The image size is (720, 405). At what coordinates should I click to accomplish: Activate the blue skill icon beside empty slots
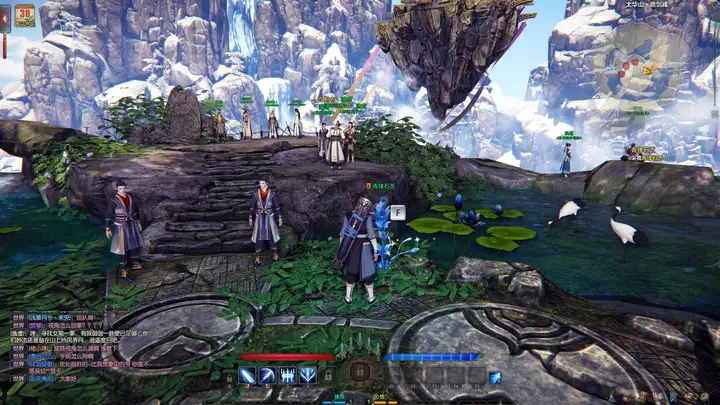(495, 377)
